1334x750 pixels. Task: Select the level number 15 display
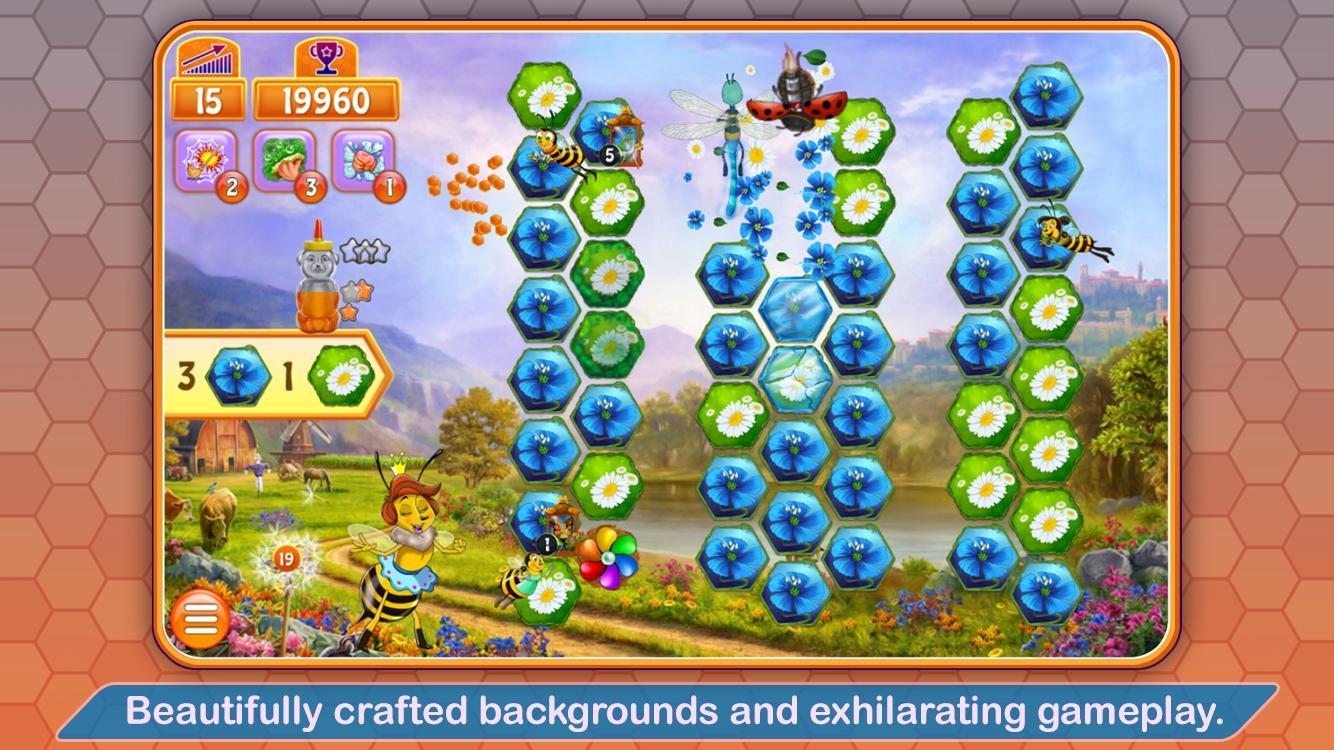(210, 98)
